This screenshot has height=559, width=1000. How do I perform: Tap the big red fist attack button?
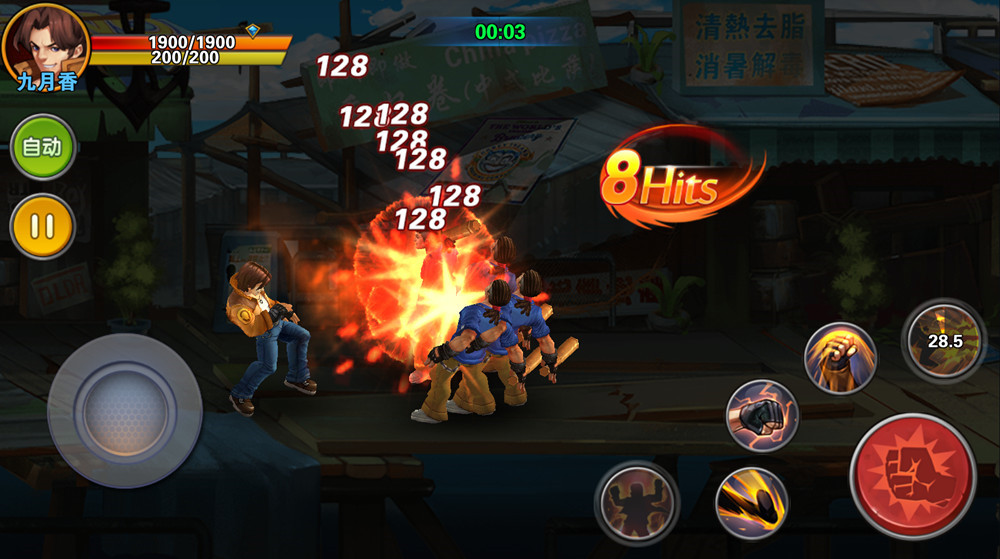913,477
